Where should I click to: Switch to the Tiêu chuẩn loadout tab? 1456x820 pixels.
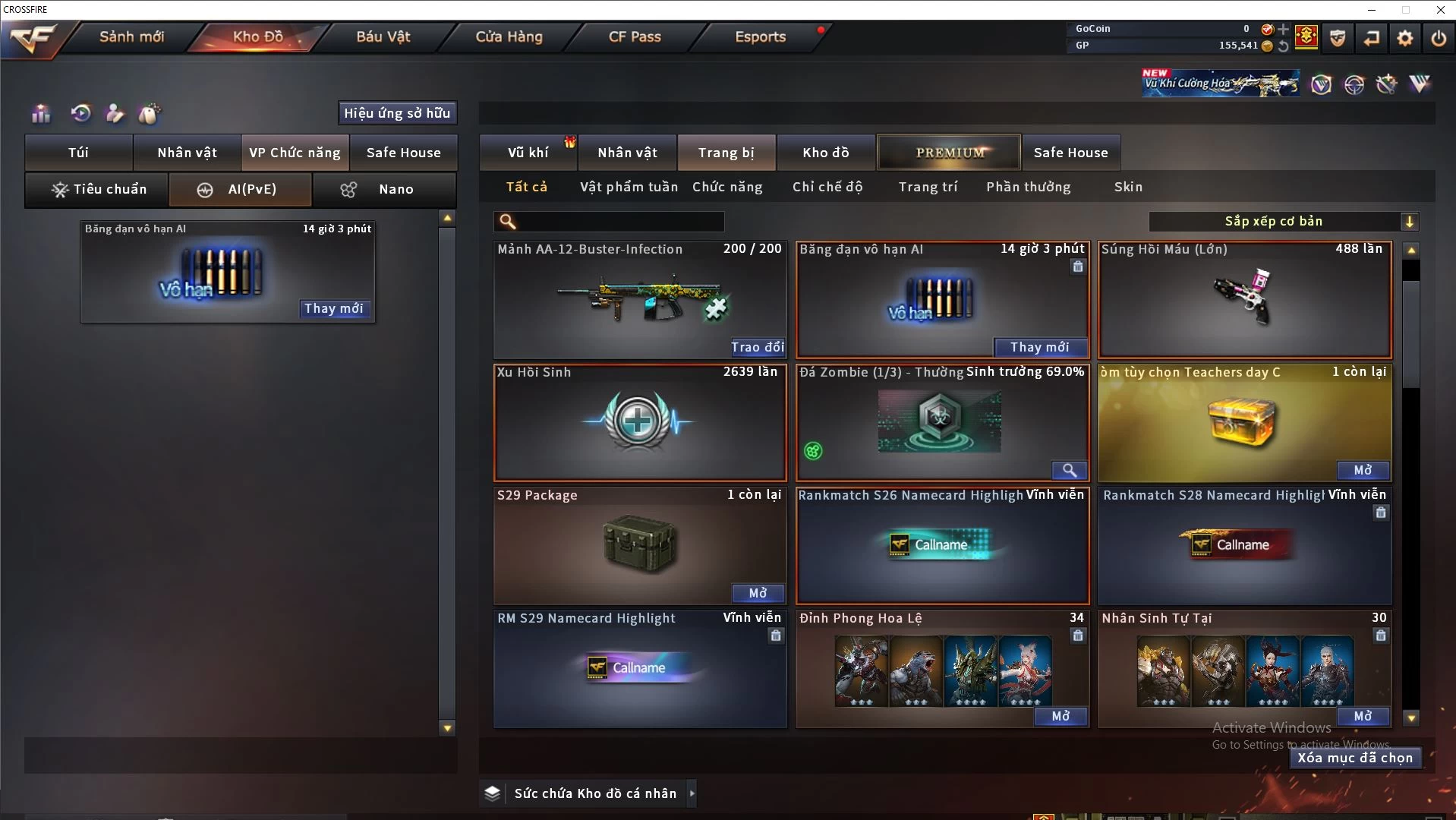pos(98,189)
